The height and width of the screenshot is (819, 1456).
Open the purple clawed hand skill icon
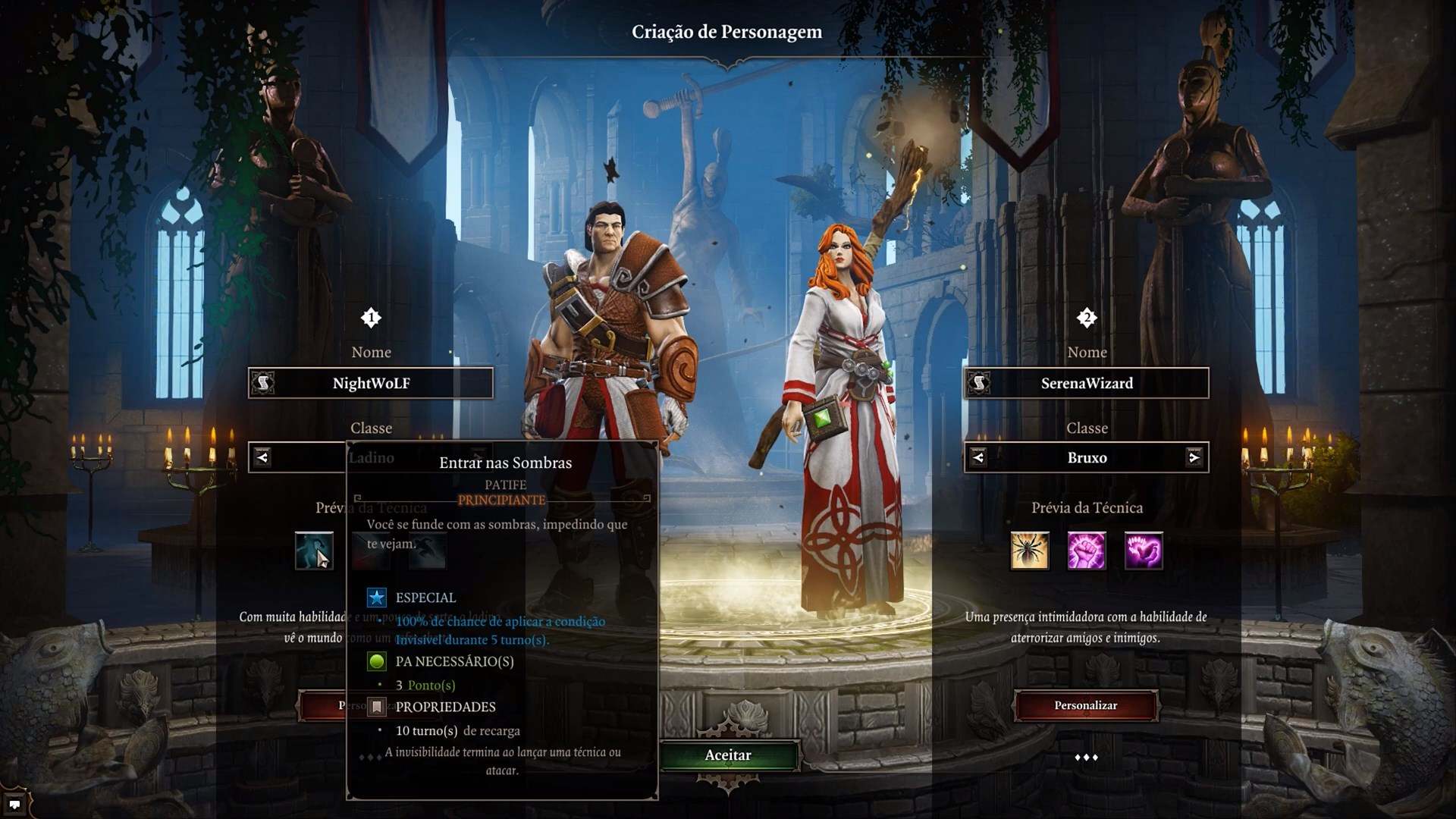[x=1144, y=551]
